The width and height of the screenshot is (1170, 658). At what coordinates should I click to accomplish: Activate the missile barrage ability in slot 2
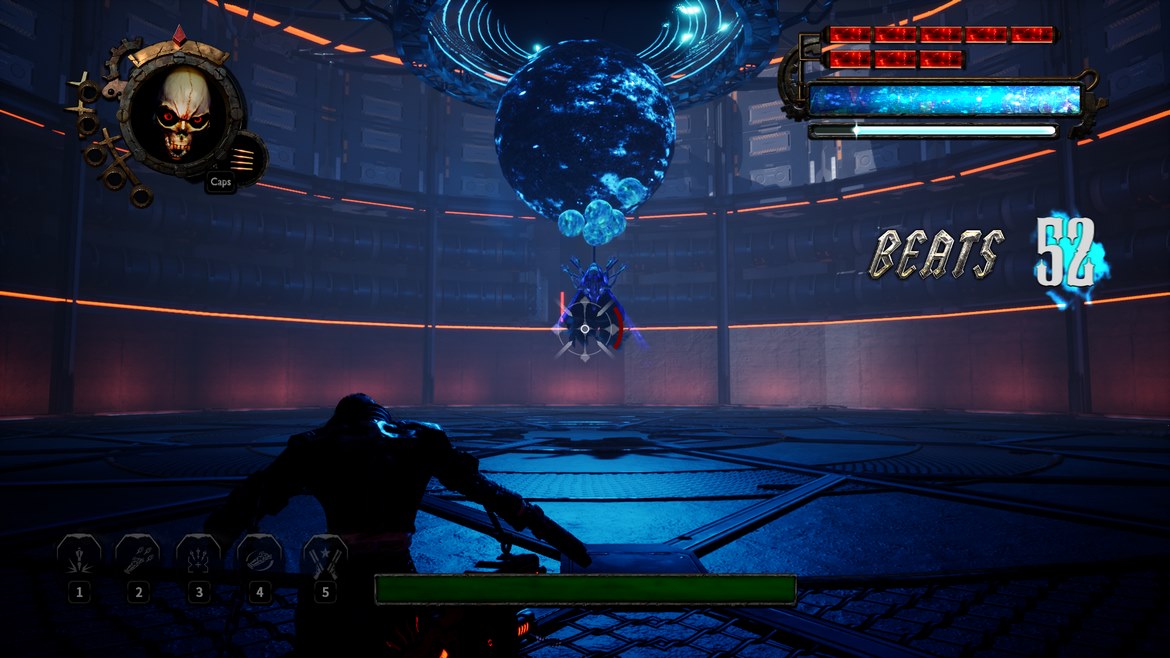click(x=138, y=557)
